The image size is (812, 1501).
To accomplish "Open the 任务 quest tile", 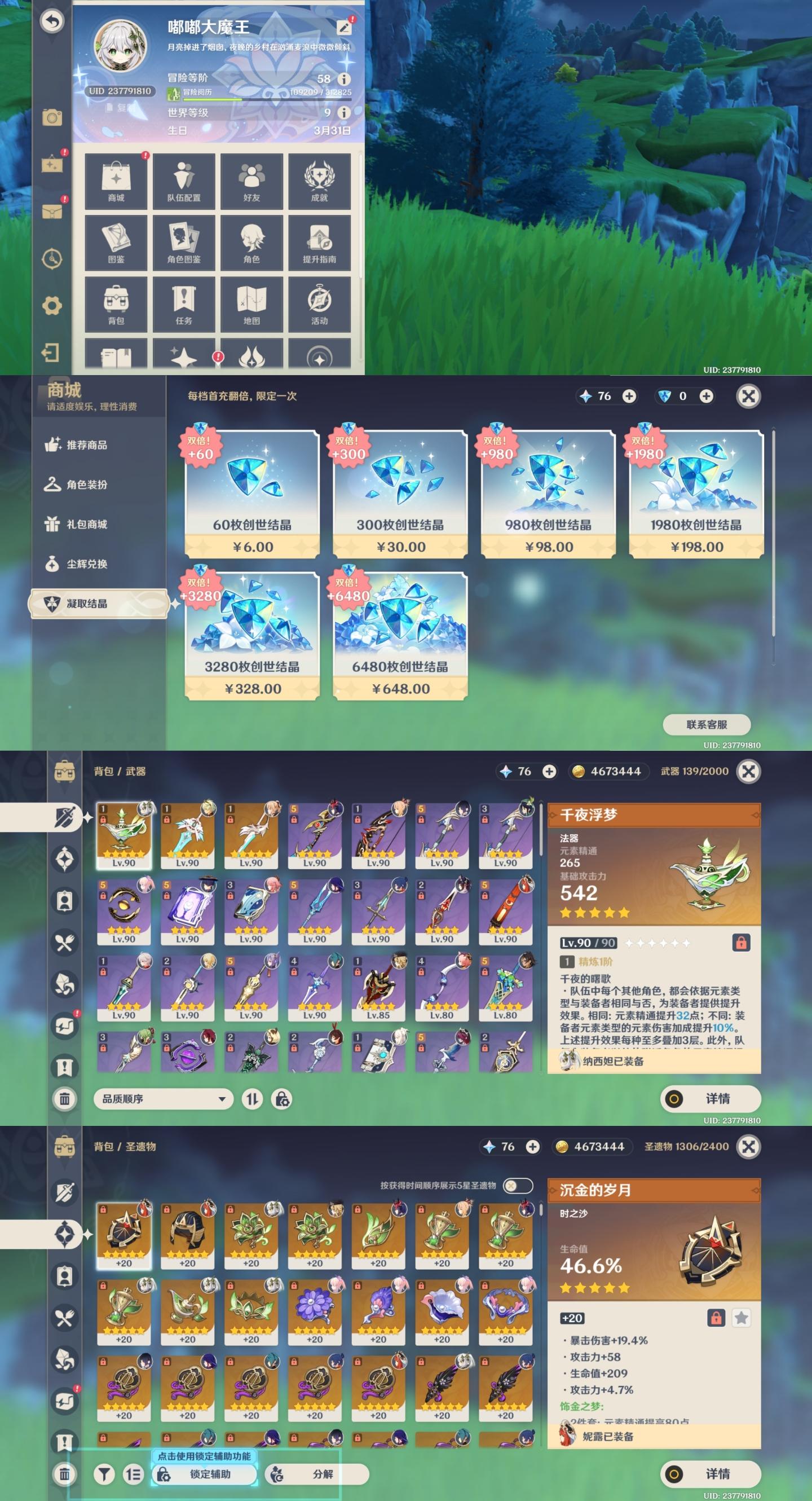I will tap(183, 304).
